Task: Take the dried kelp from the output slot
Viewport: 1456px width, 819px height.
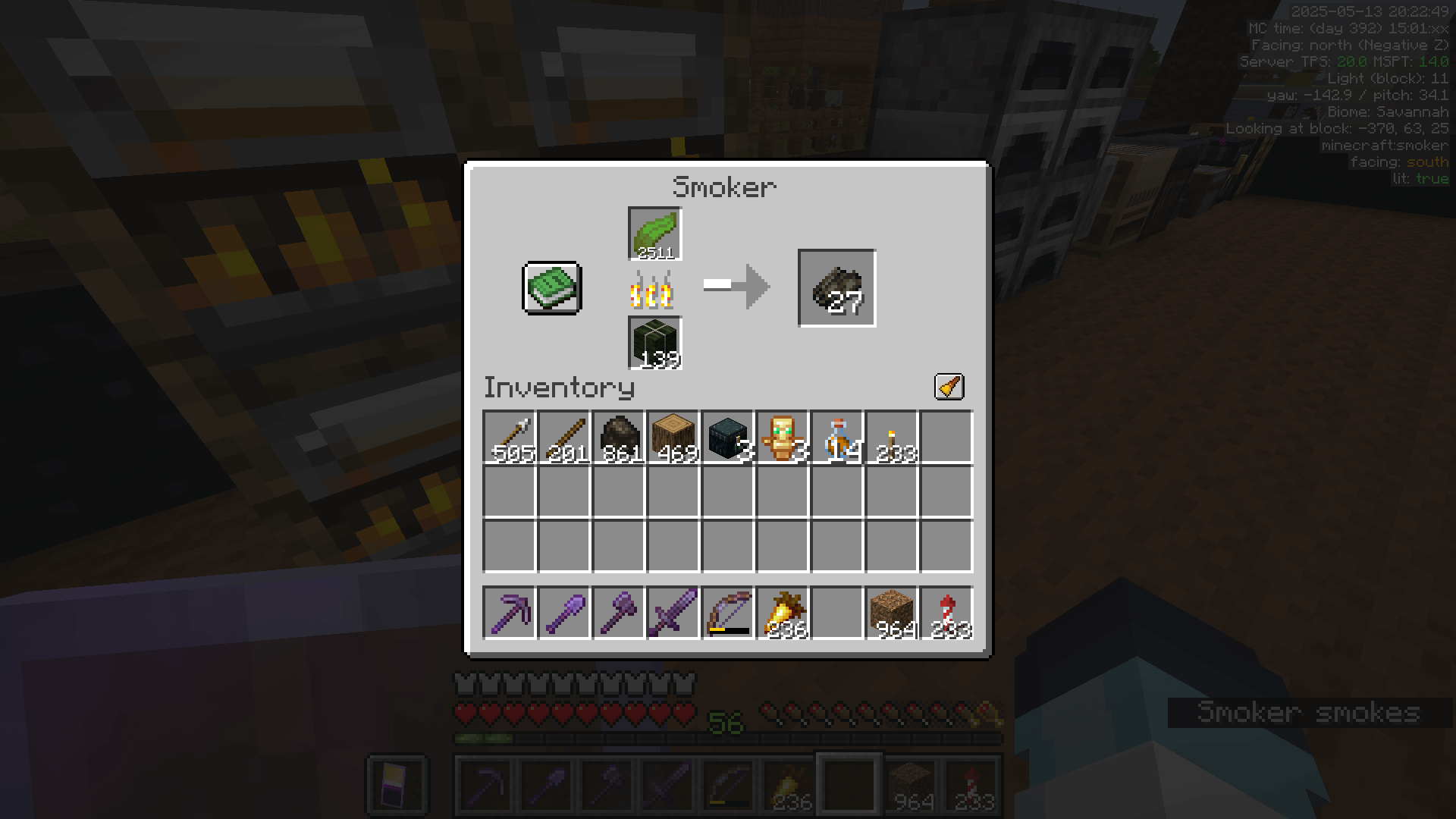Action: pos(836,288)
